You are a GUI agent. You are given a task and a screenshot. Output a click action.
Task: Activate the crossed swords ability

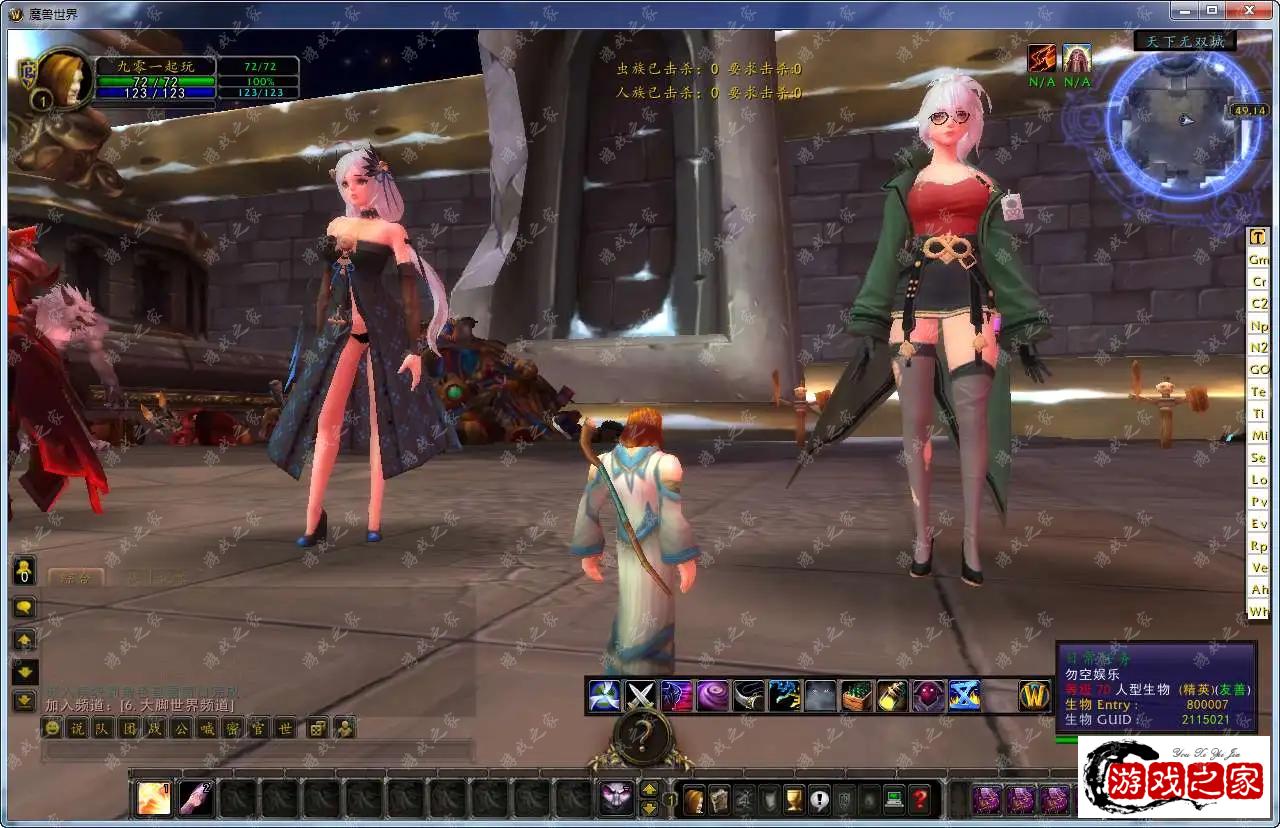click(640, 695)
